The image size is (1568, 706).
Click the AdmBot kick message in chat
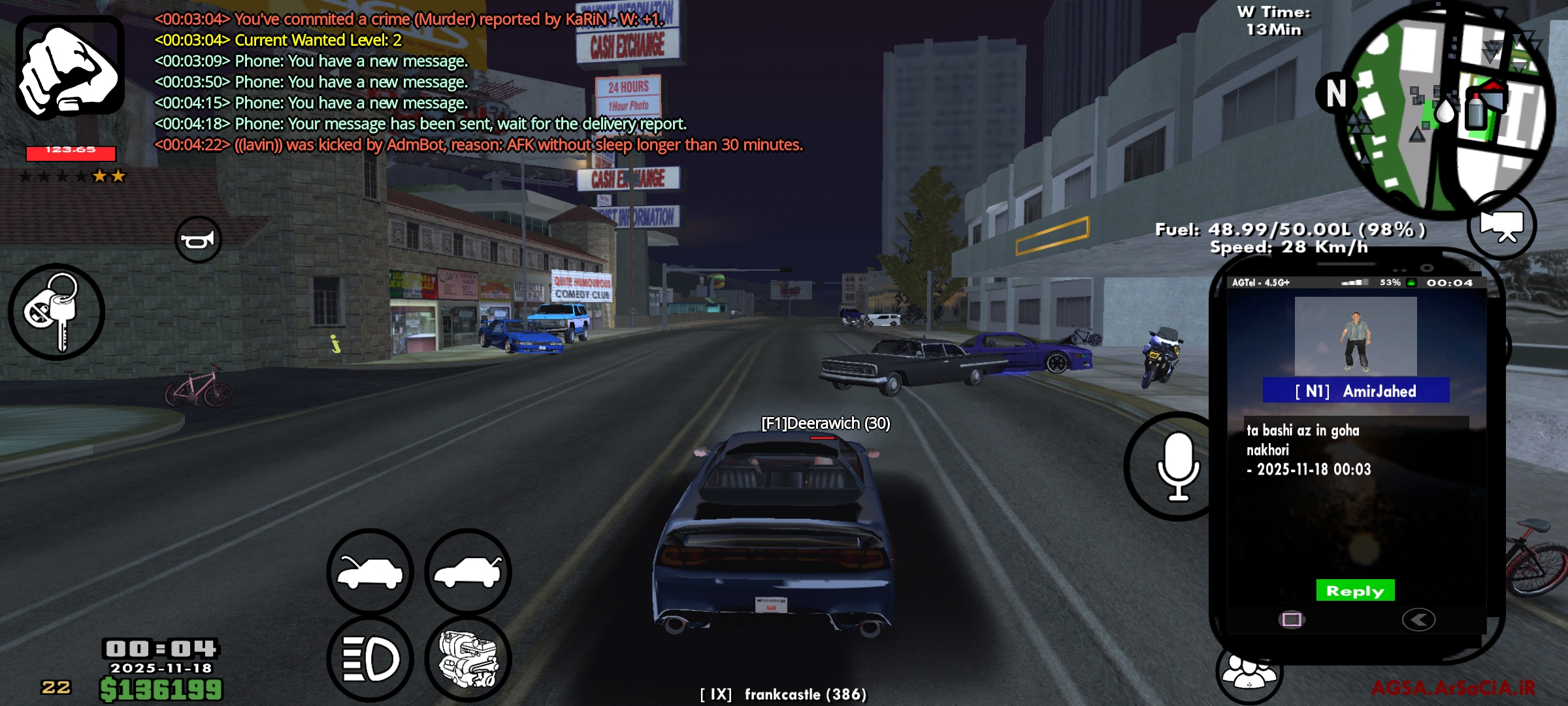click(x=480, y=144)
